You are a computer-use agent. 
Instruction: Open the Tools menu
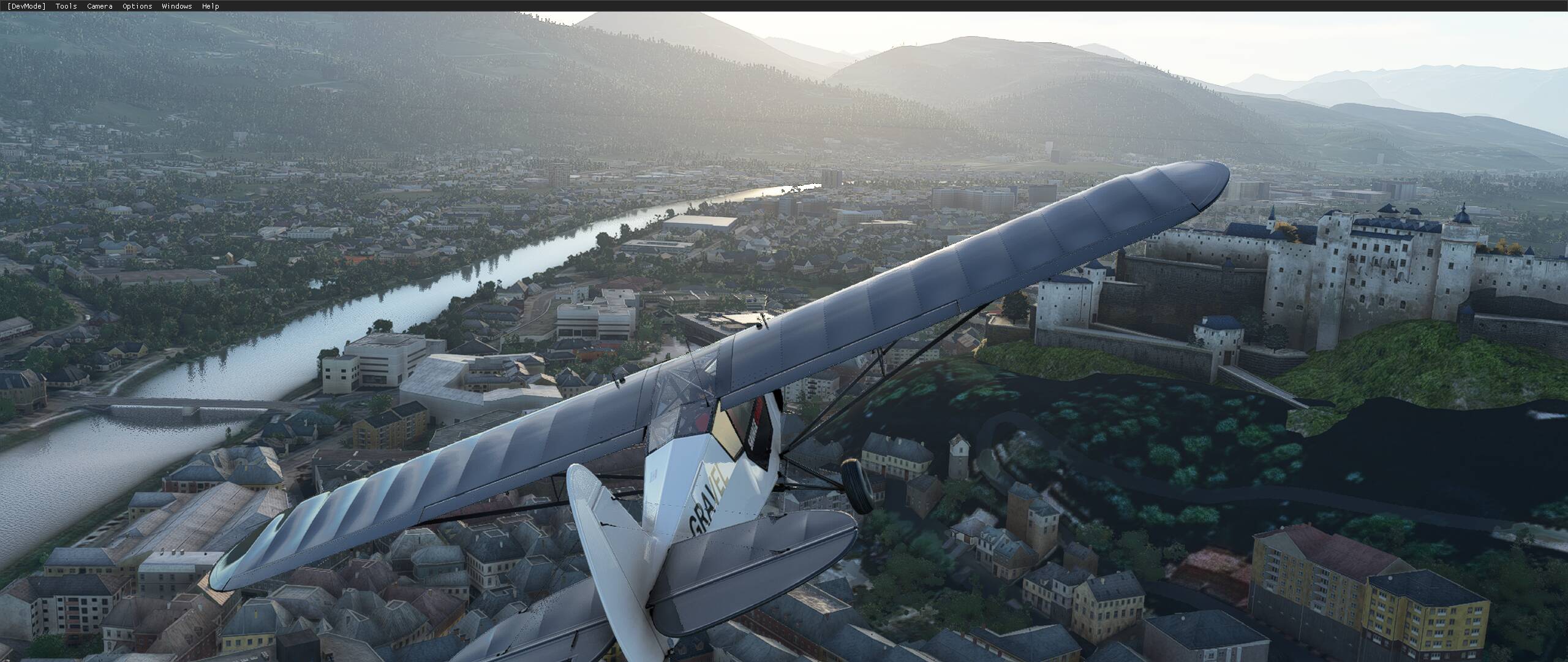pos(66,6)
